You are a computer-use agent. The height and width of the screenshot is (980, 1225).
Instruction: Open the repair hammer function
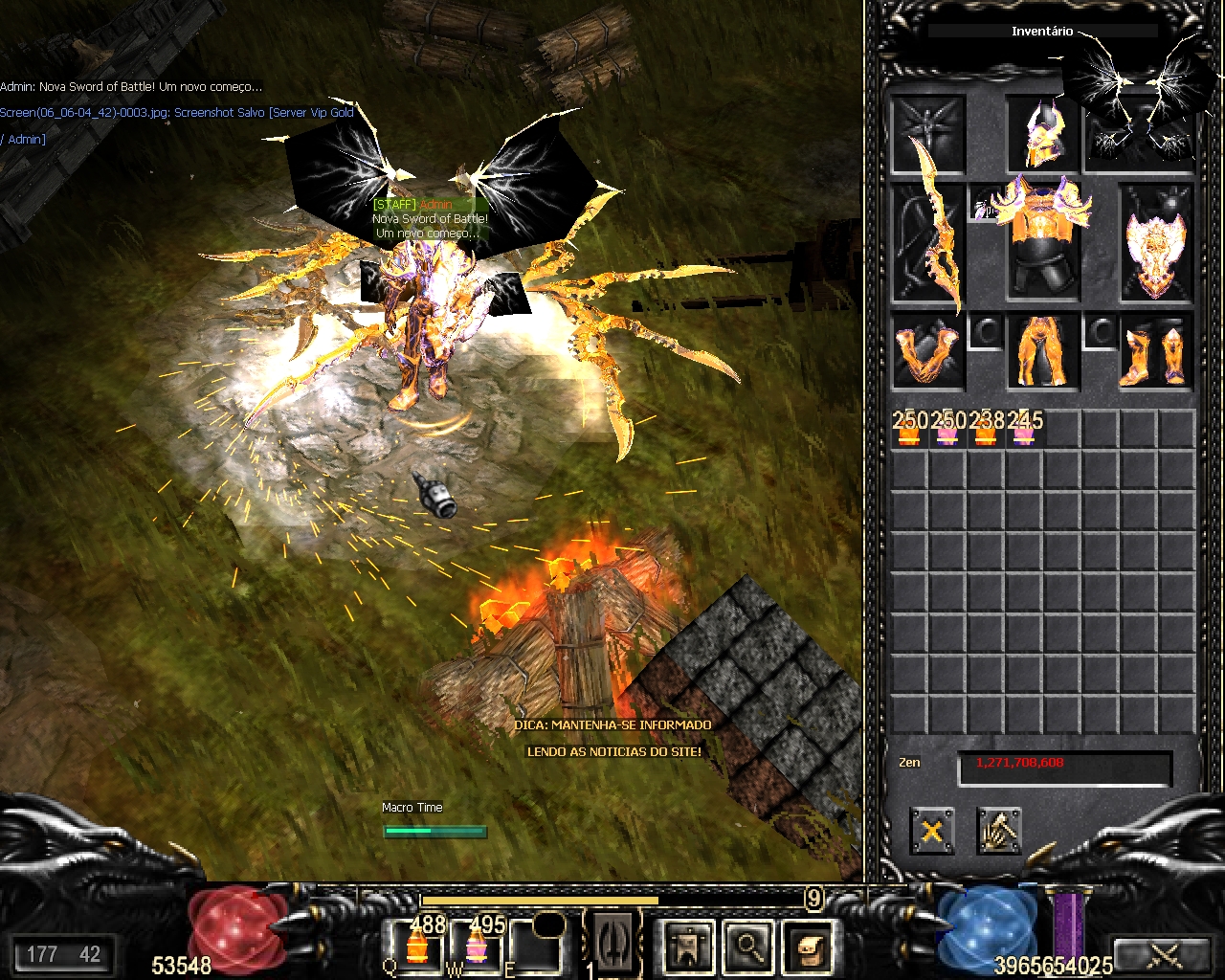[x=999, y=831]
